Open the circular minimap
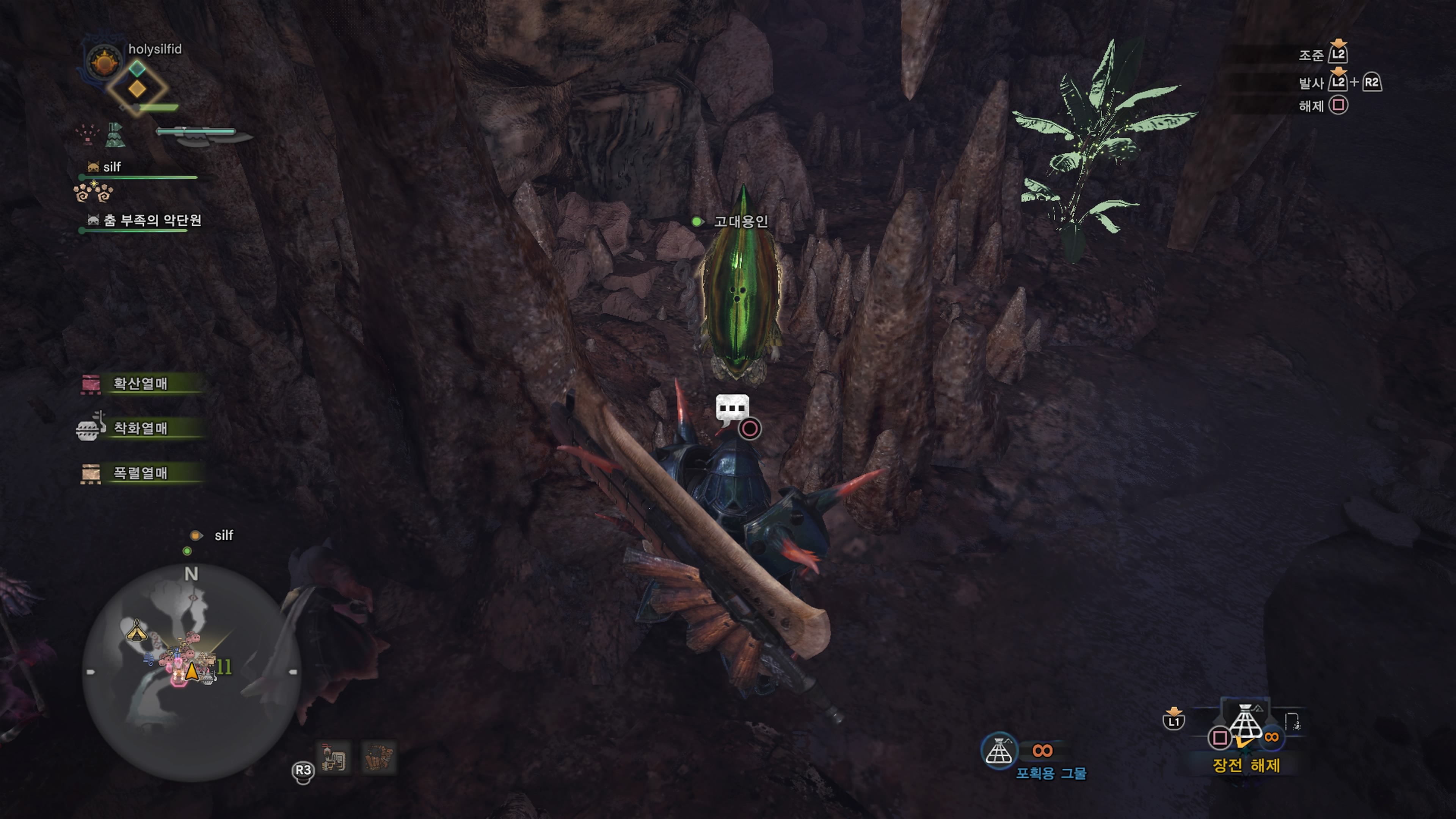This screenshot has width=1456, height=819. pos(191,673)
